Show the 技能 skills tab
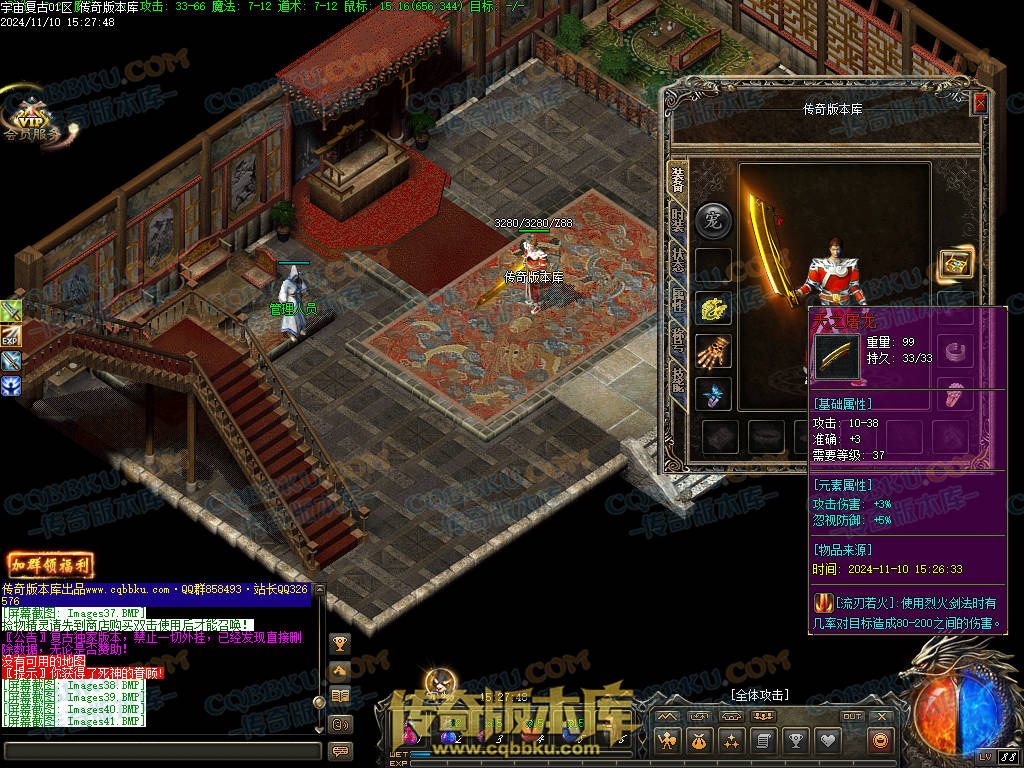The width and height of the screenshot is (1024, 768). click(678, 381)
